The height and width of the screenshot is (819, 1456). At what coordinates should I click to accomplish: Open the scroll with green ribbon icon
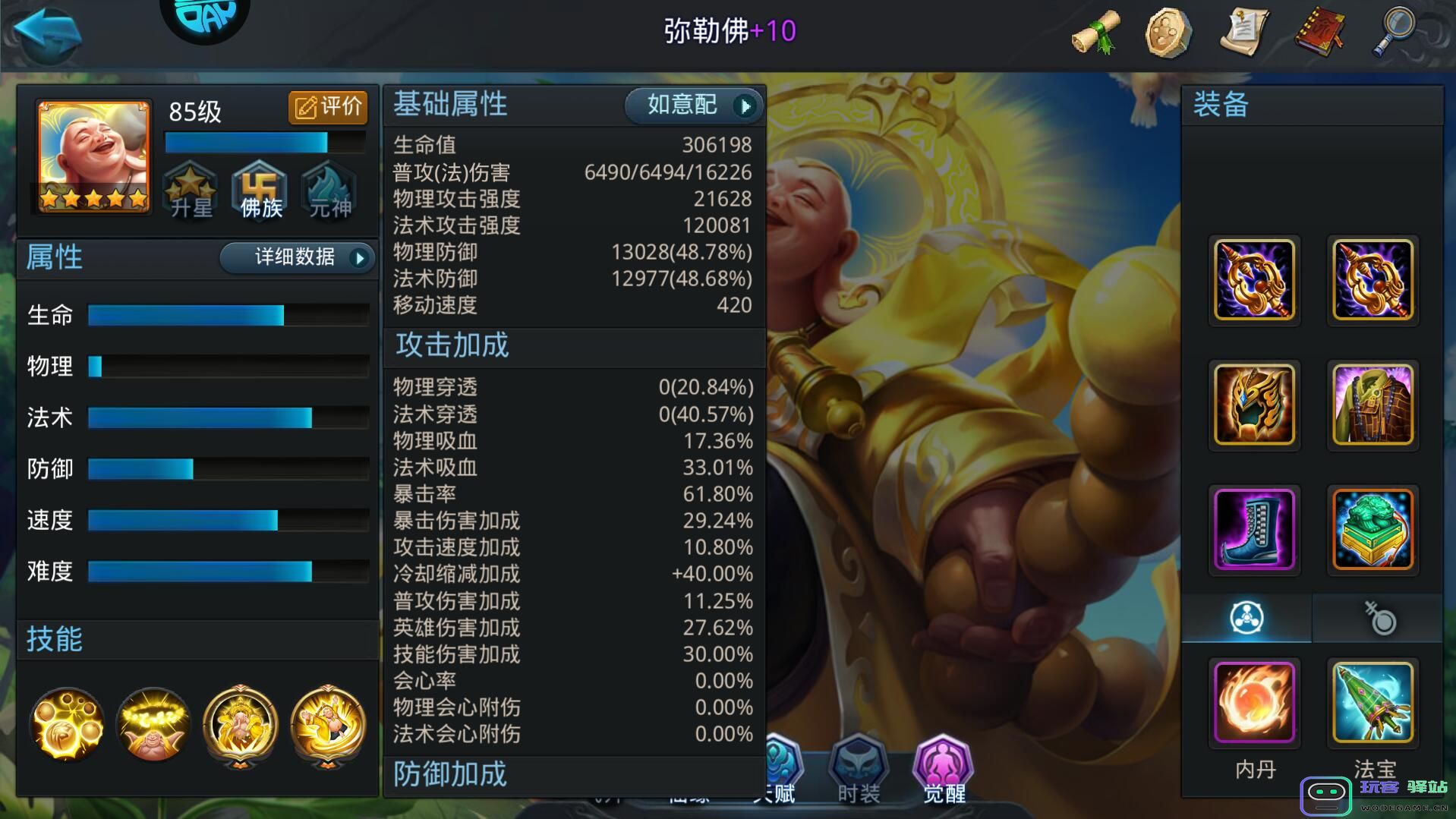click(1093, 32)
